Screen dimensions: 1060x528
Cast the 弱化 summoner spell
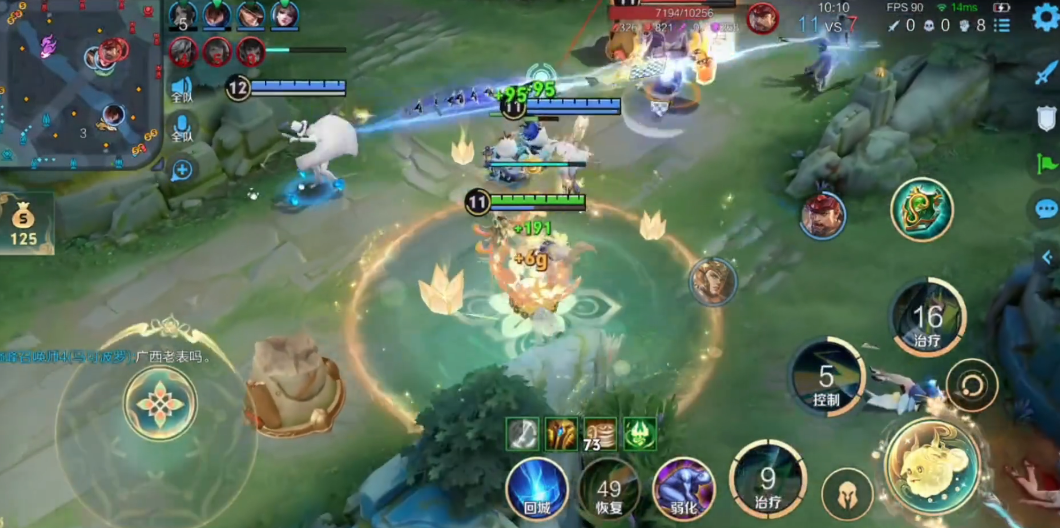pos(683,489)
